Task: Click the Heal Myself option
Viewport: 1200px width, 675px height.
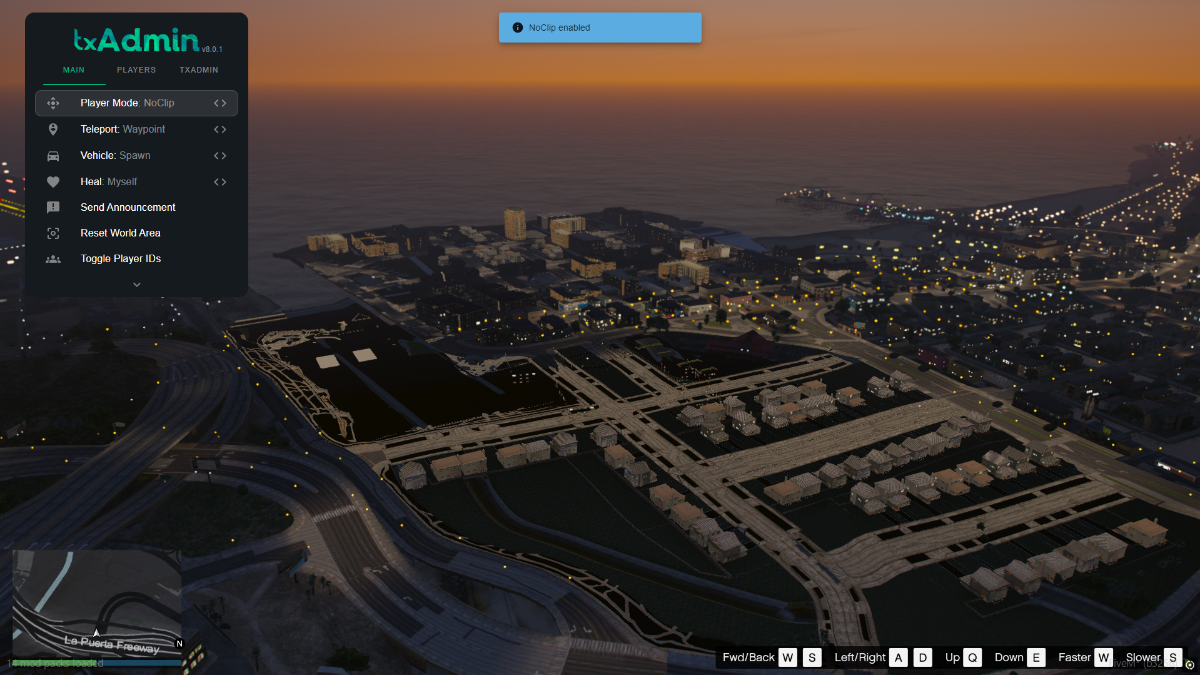Action: coord(109,182)
